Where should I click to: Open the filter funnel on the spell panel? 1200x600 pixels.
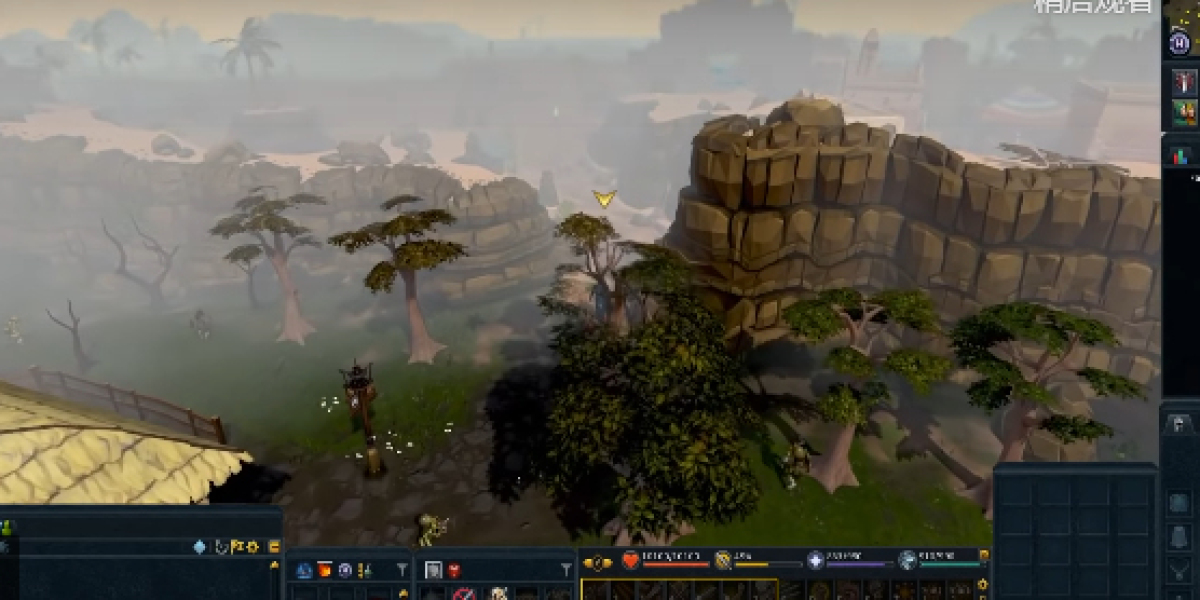(x=402, y=570)
